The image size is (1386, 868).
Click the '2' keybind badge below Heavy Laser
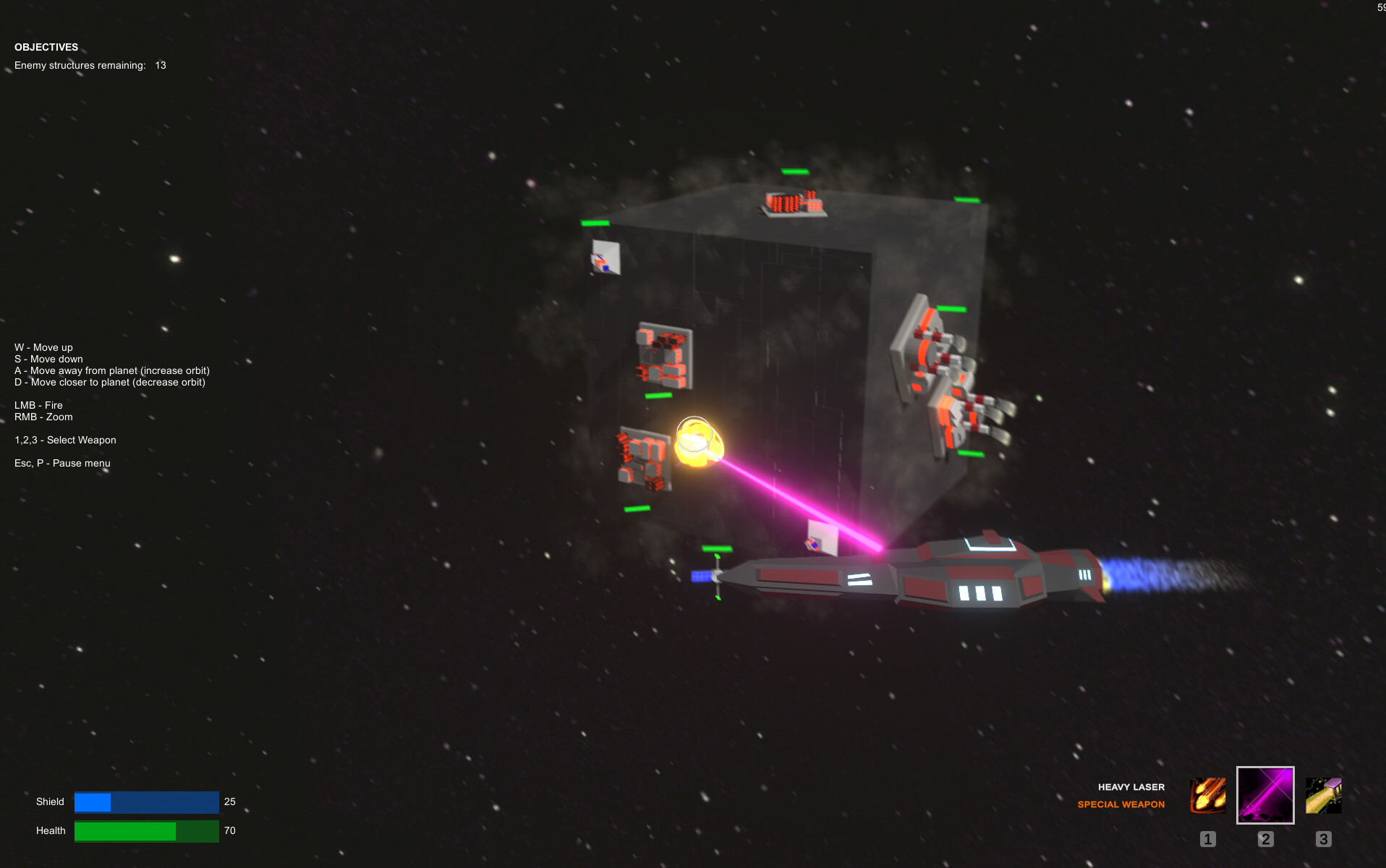[x=1264, y=839]
